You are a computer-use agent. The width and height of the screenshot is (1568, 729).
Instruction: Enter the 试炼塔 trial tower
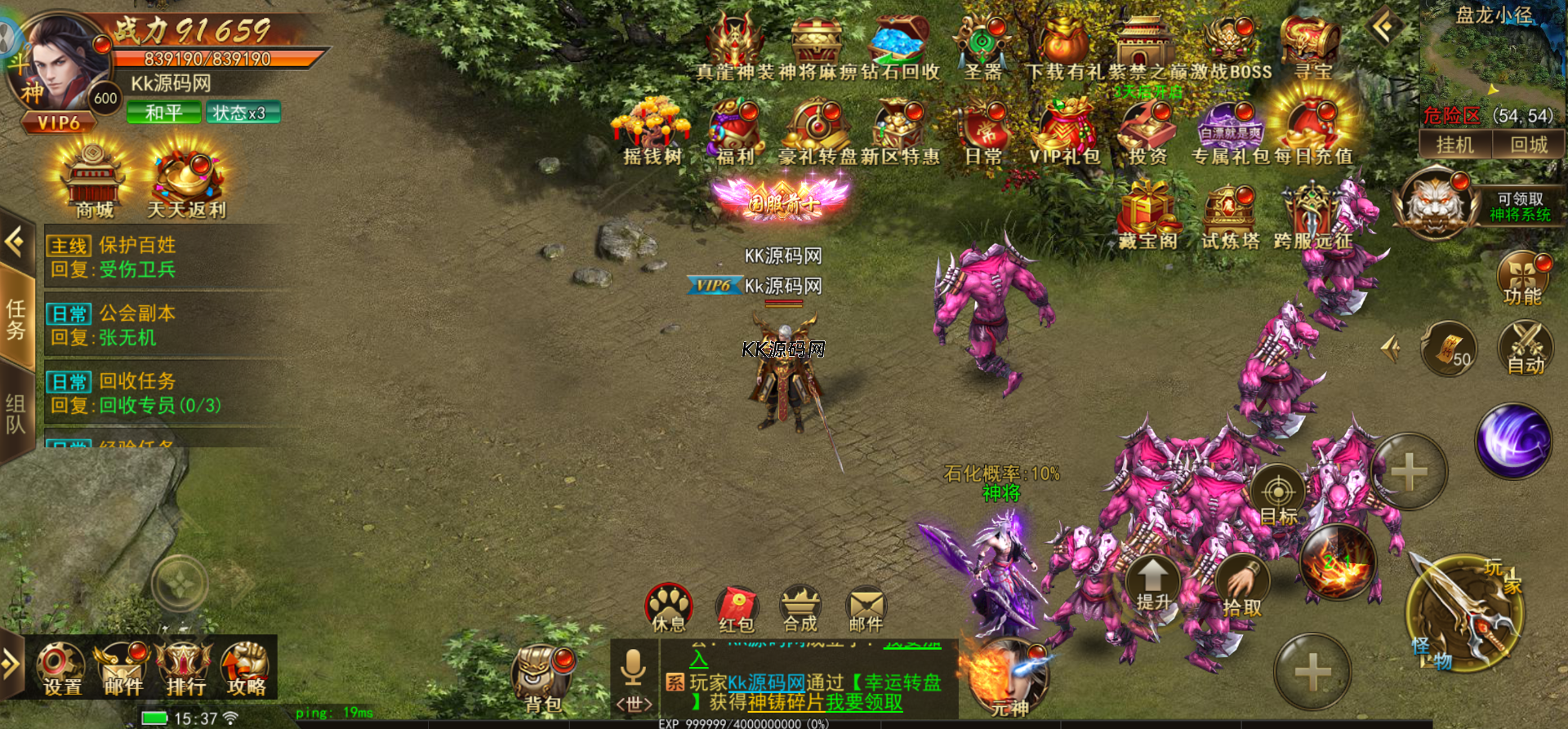1229,218
